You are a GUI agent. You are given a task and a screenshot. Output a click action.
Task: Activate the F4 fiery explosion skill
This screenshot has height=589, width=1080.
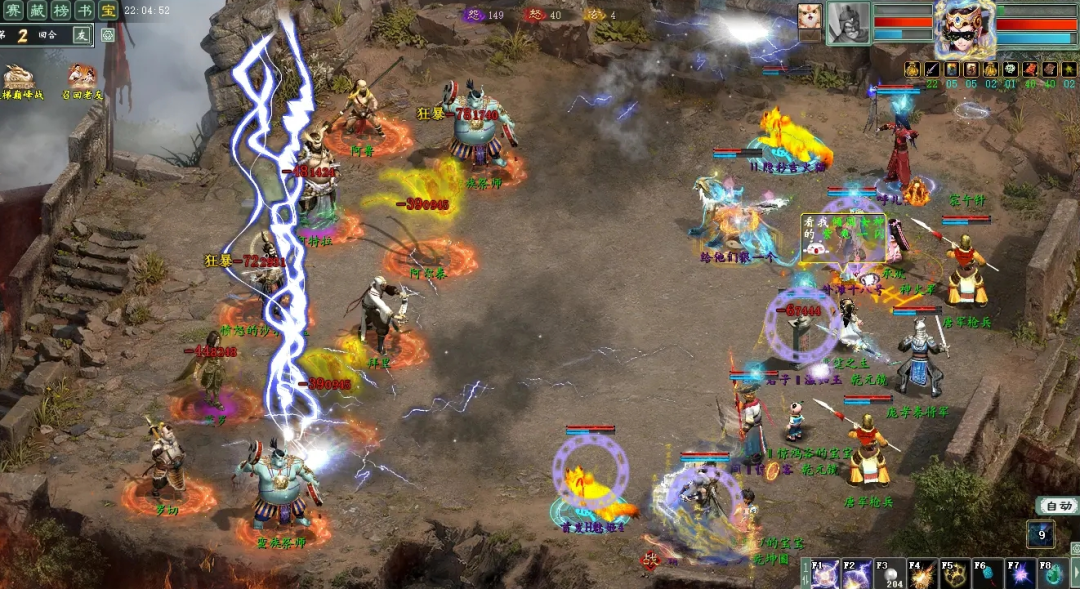tap(921, 575)
